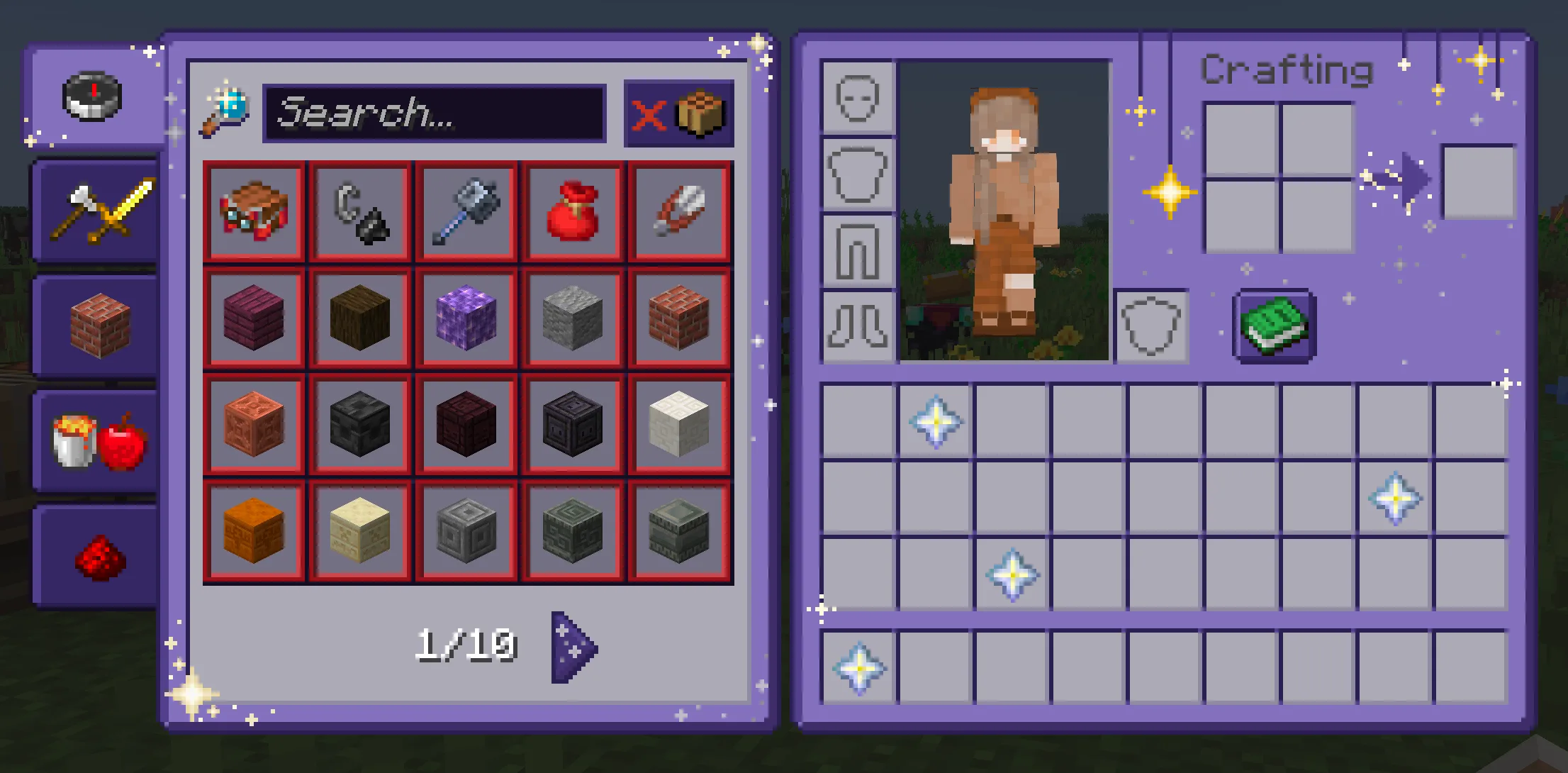Click the crafting output arrow
The image size is (1568, 773).
pyautogui.click(x=1411, y=181)
